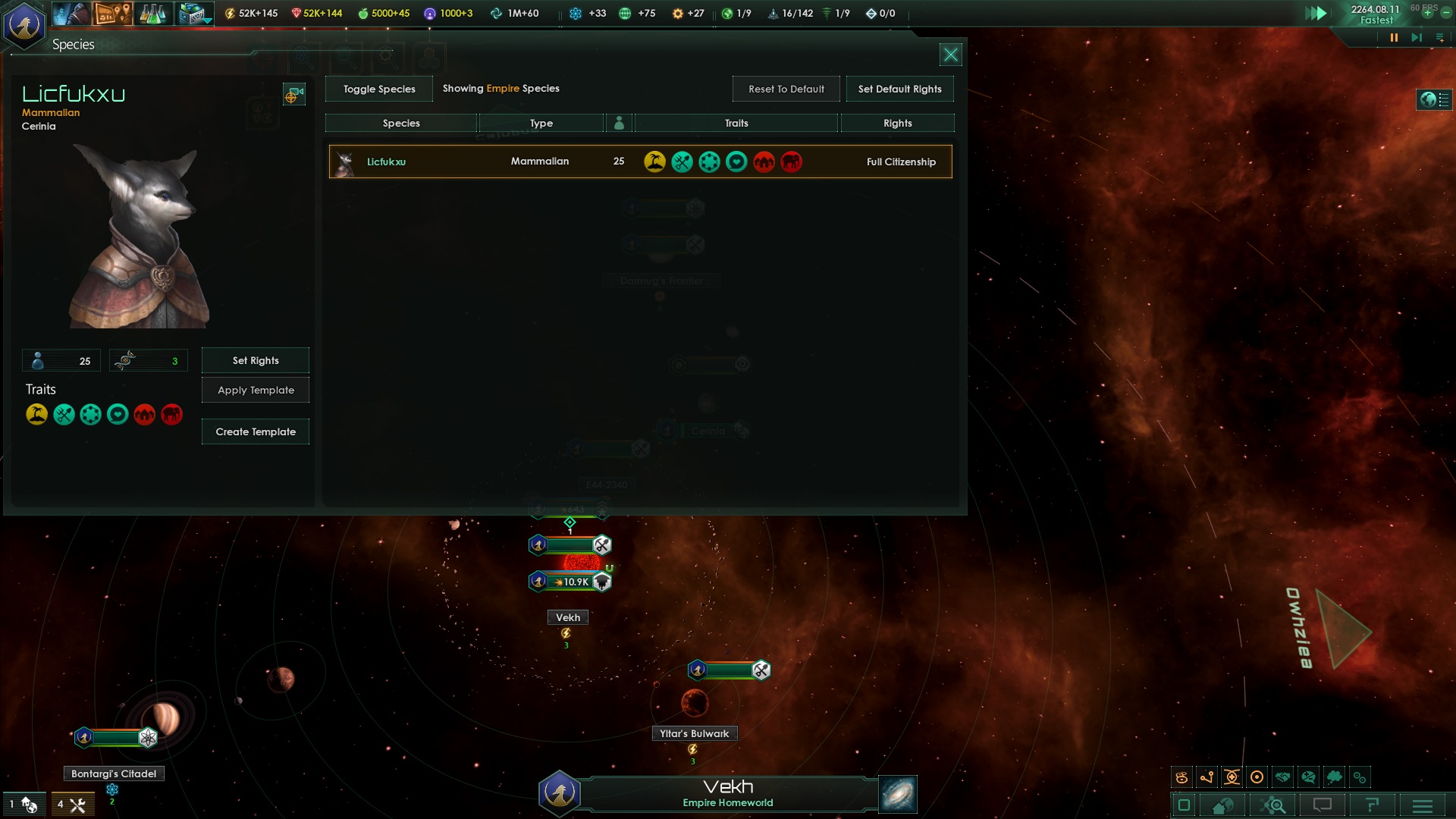Decrease game speed with the minus button
1456x819 pixels.
[x=1445, y=13]
